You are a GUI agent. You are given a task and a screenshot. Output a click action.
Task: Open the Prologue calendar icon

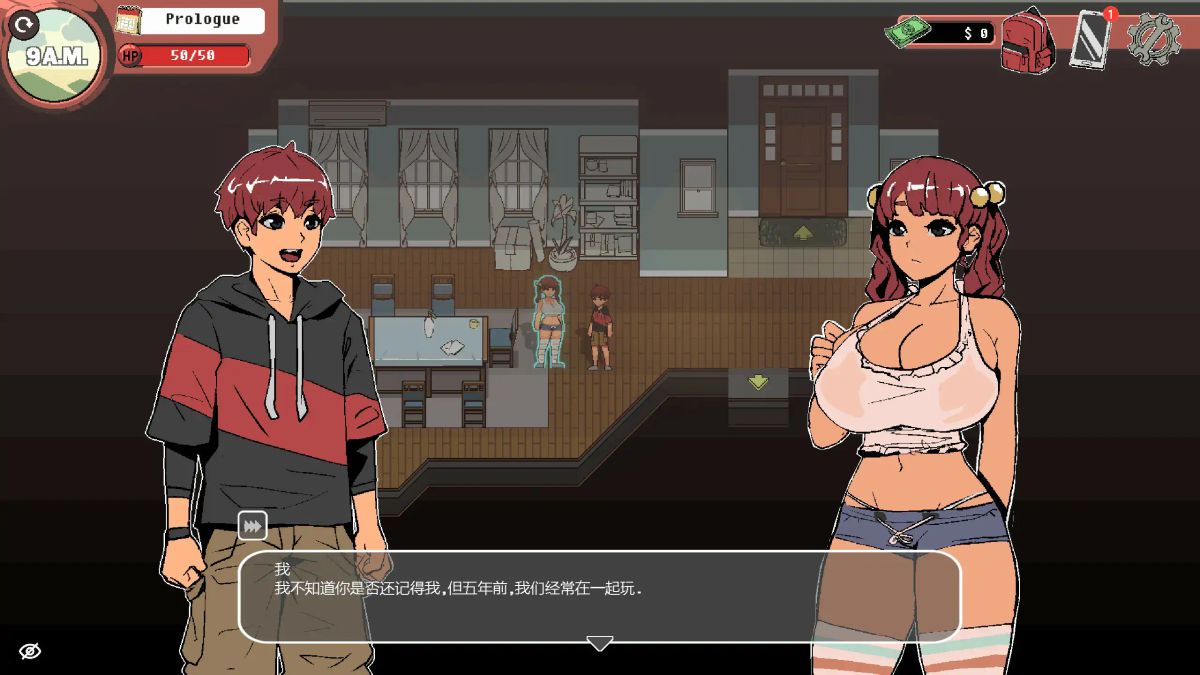coord(128,20)
